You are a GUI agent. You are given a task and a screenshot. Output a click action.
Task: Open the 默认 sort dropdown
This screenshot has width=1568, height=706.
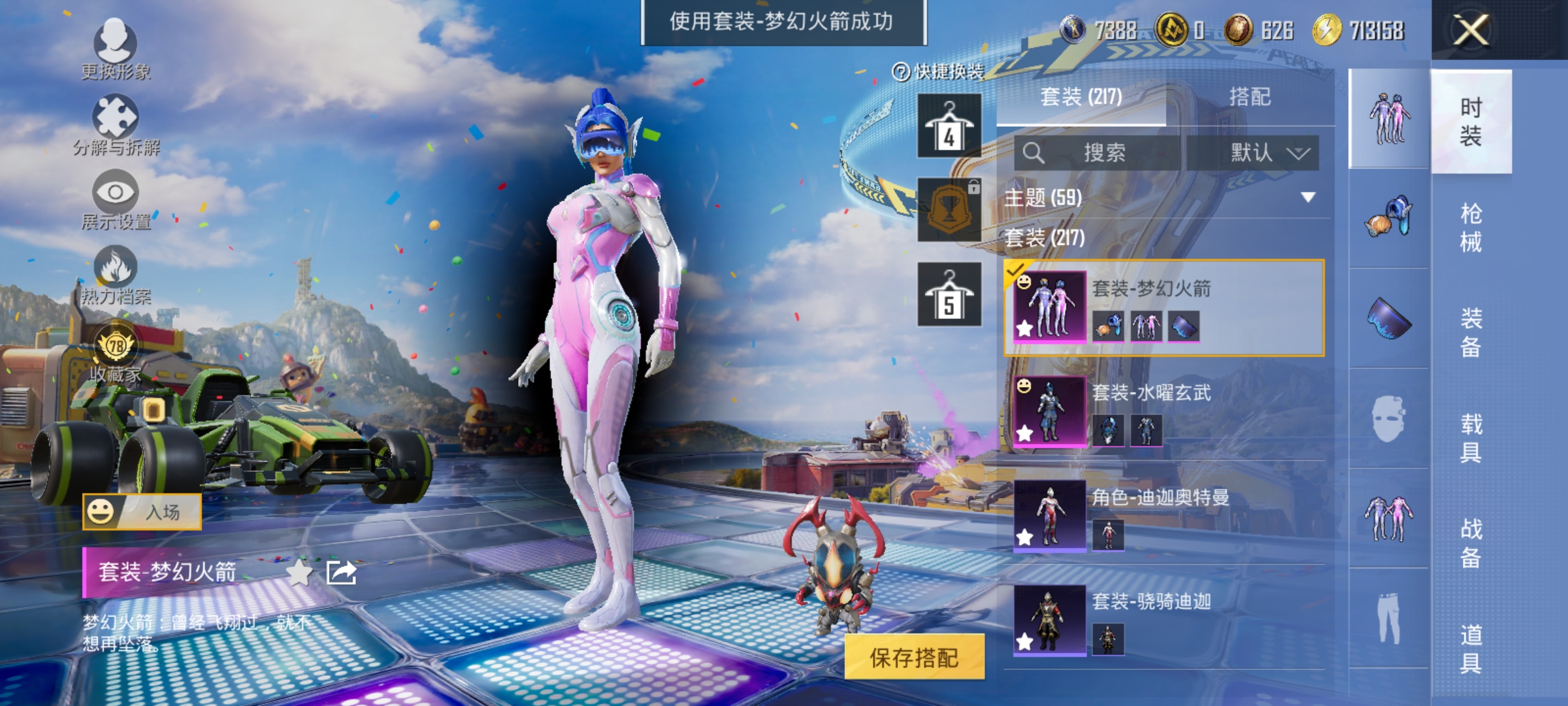point(1267,152)
